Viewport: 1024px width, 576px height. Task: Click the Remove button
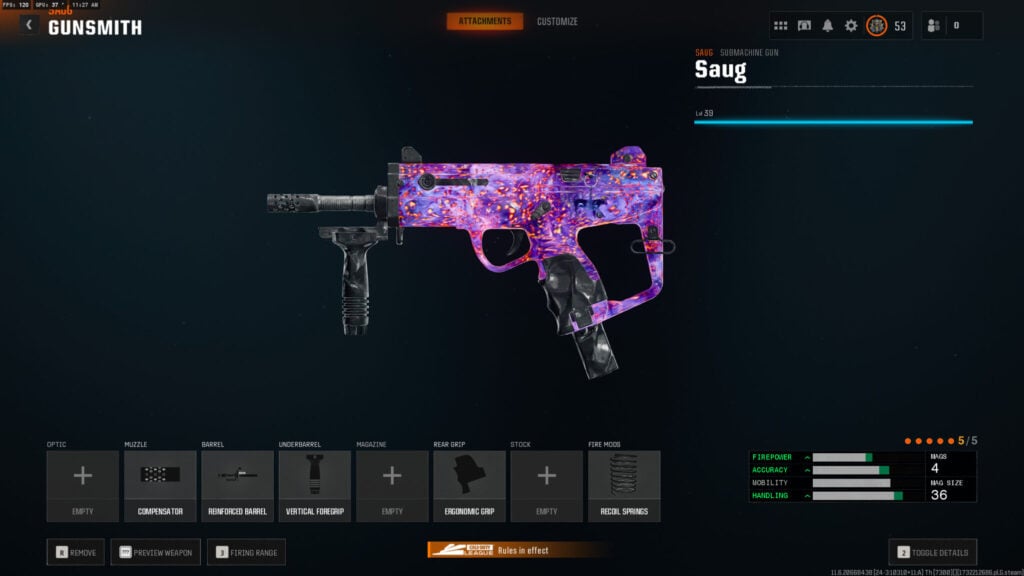click(x=76, y=552)
